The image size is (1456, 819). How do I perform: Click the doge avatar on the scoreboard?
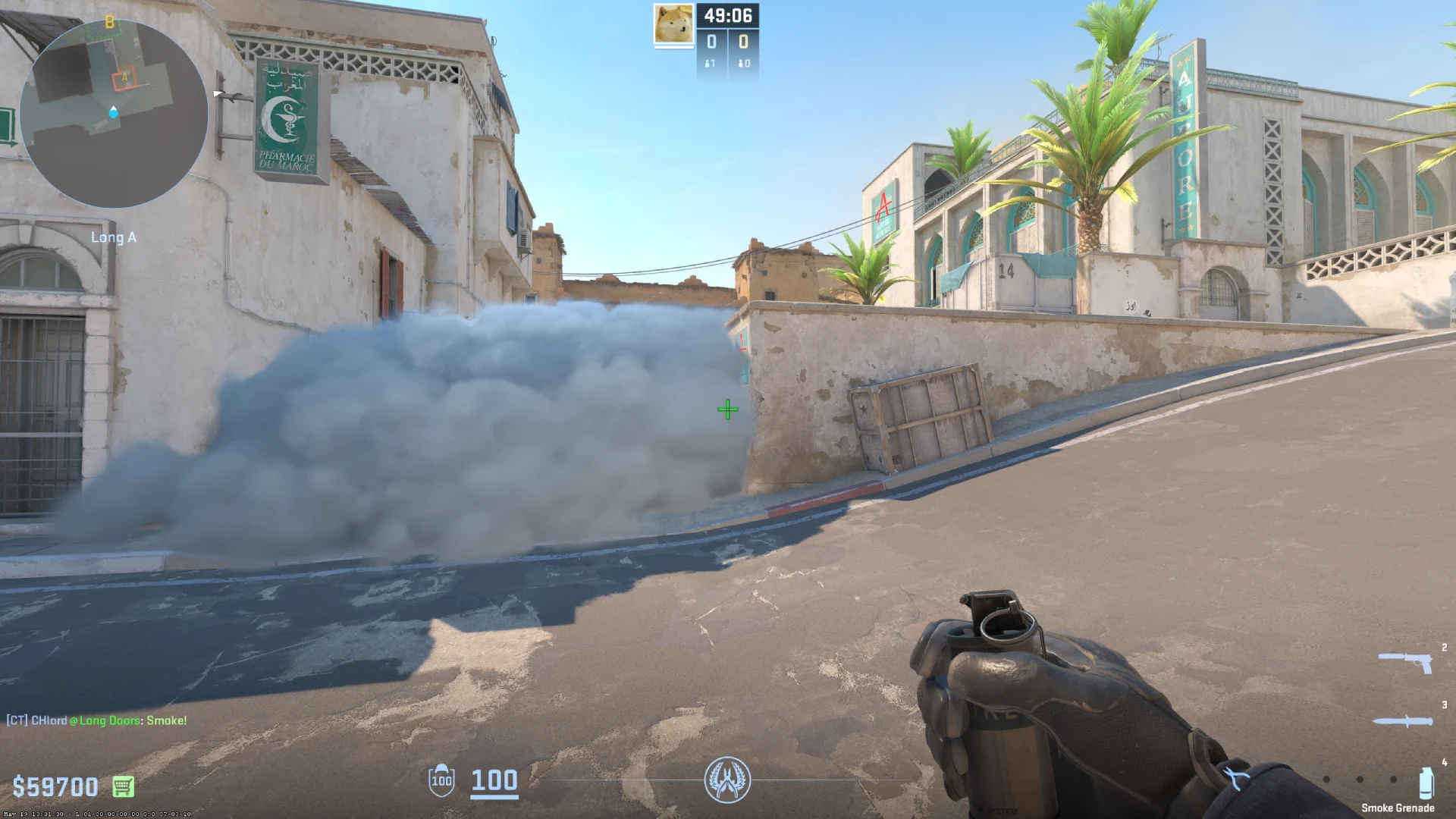pyautogui.click(x=673, y=25)
